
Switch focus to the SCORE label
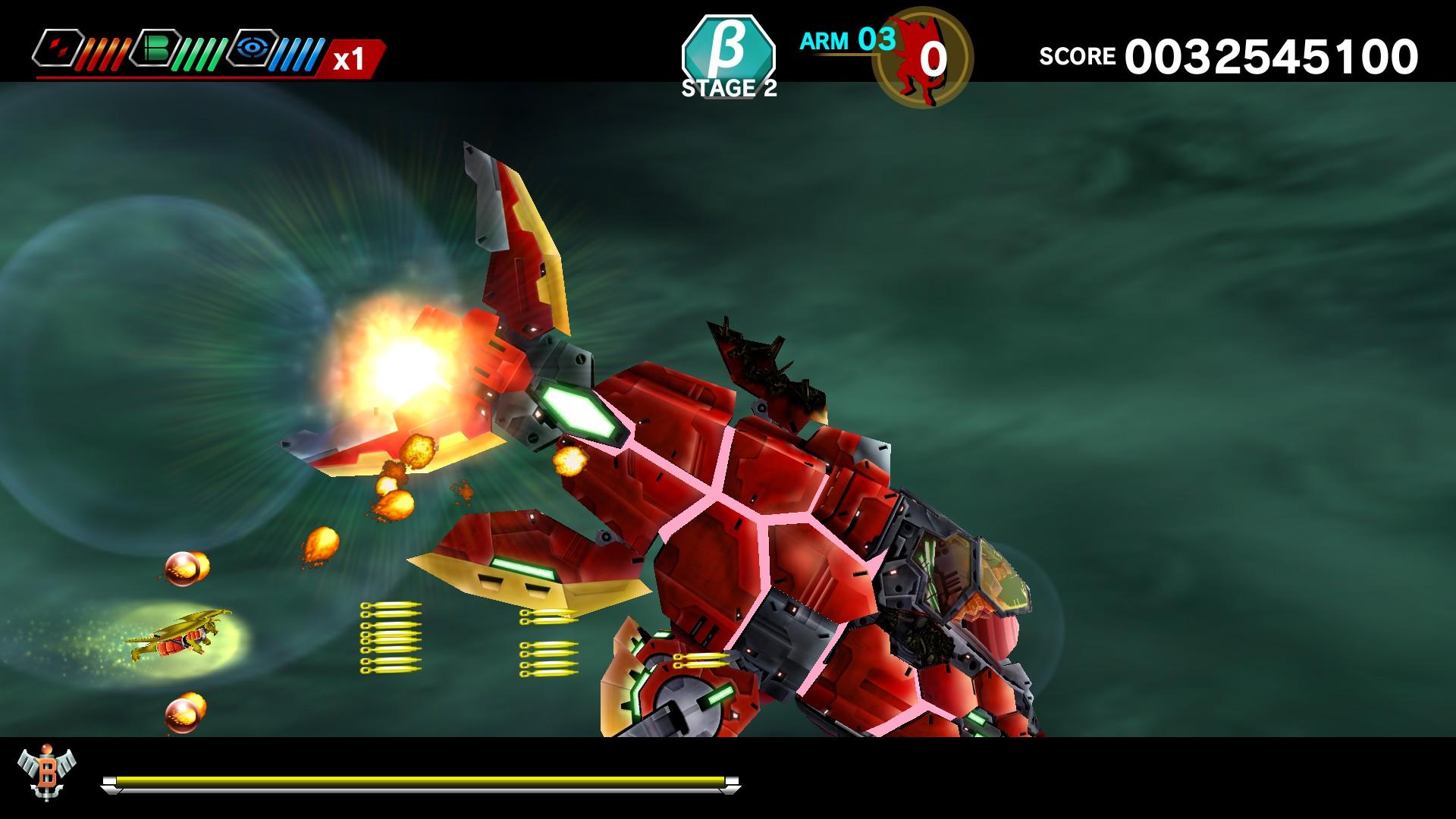coord(1078,55)
